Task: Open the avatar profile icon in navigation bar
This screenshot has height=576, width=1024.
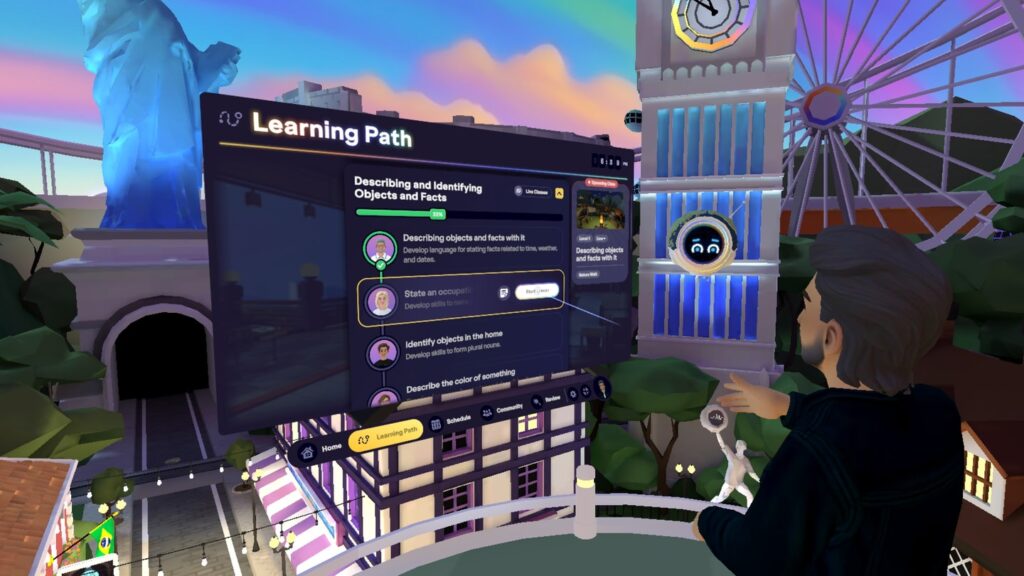Action: pos(602,385)
